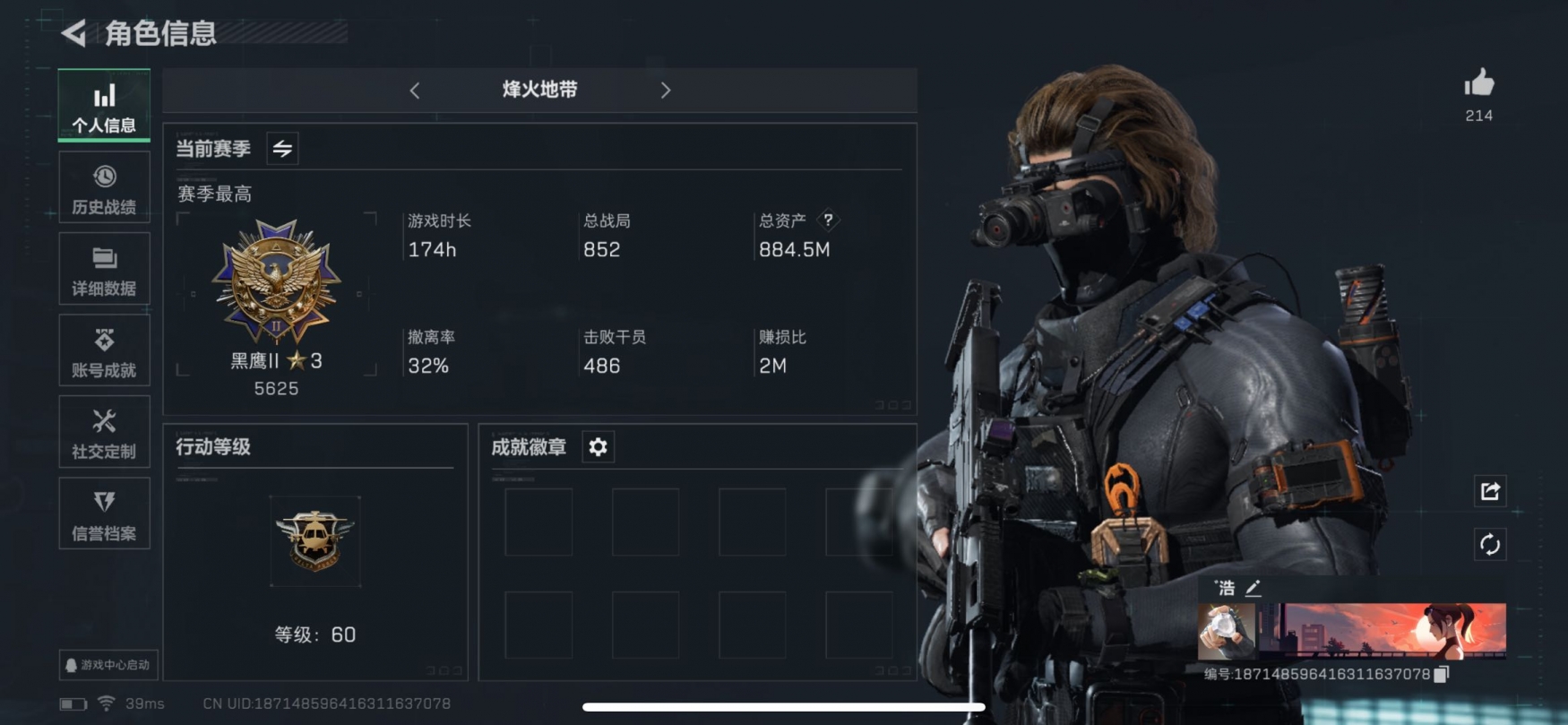
Task: Give a thumbs-up like to this profile
Action: 1478,84
